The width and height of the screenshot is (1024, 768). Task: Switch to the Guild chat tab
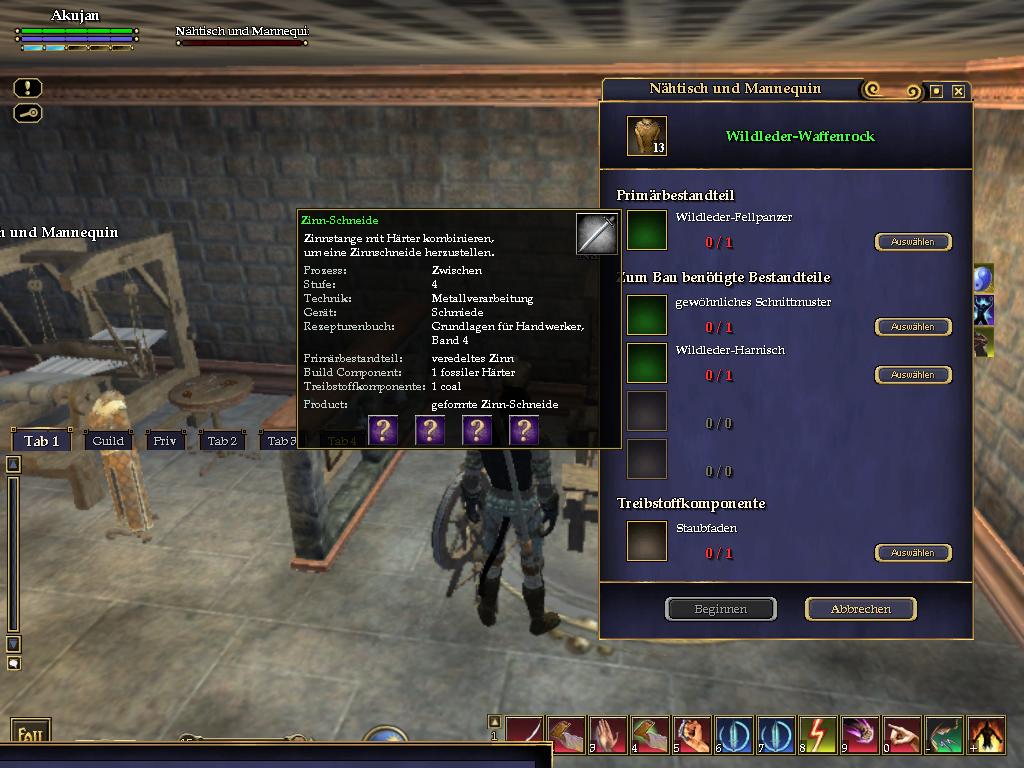(108, 441)
